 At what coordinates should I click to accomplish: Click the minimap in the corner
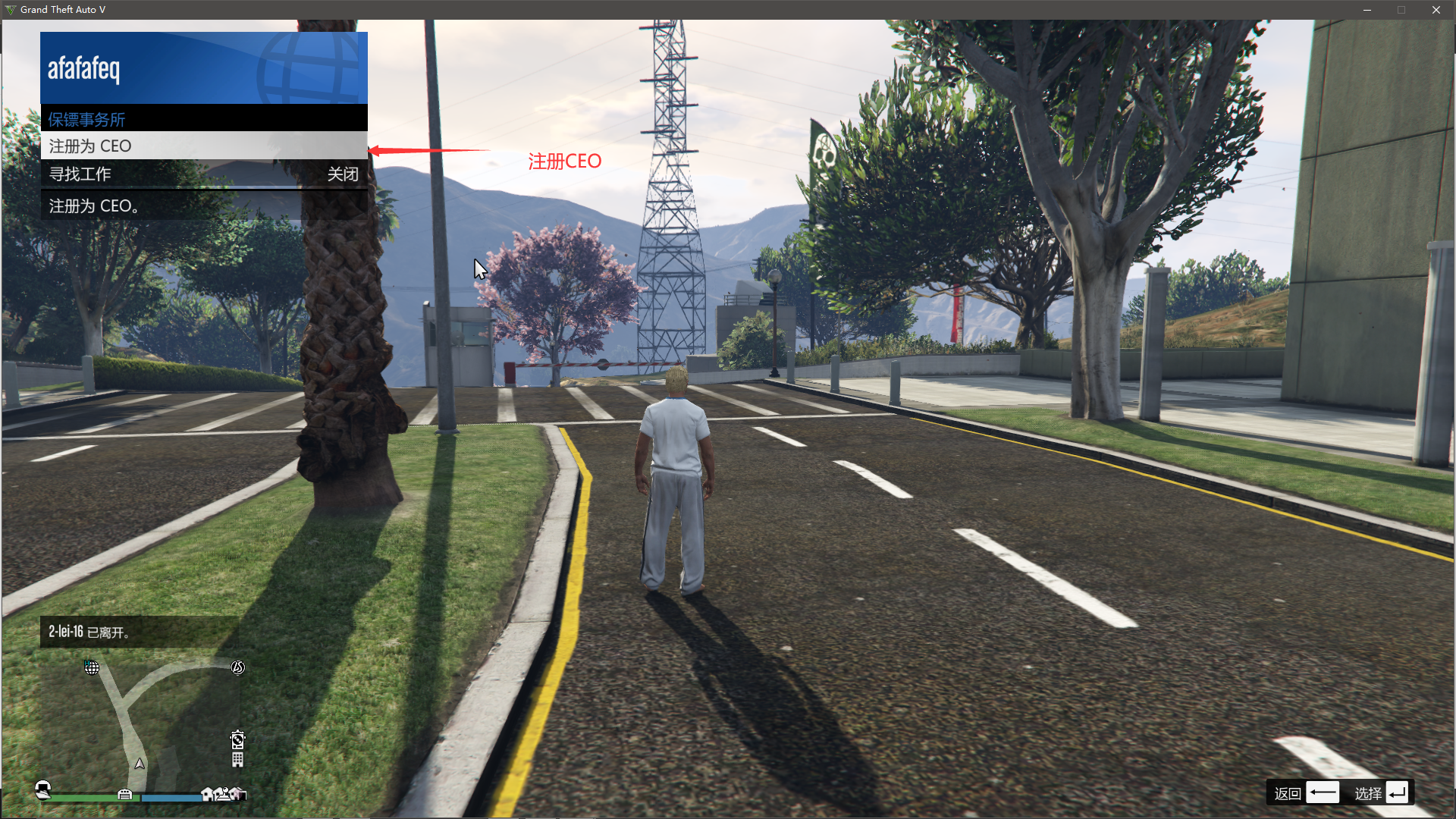click(x=143, y=720)
